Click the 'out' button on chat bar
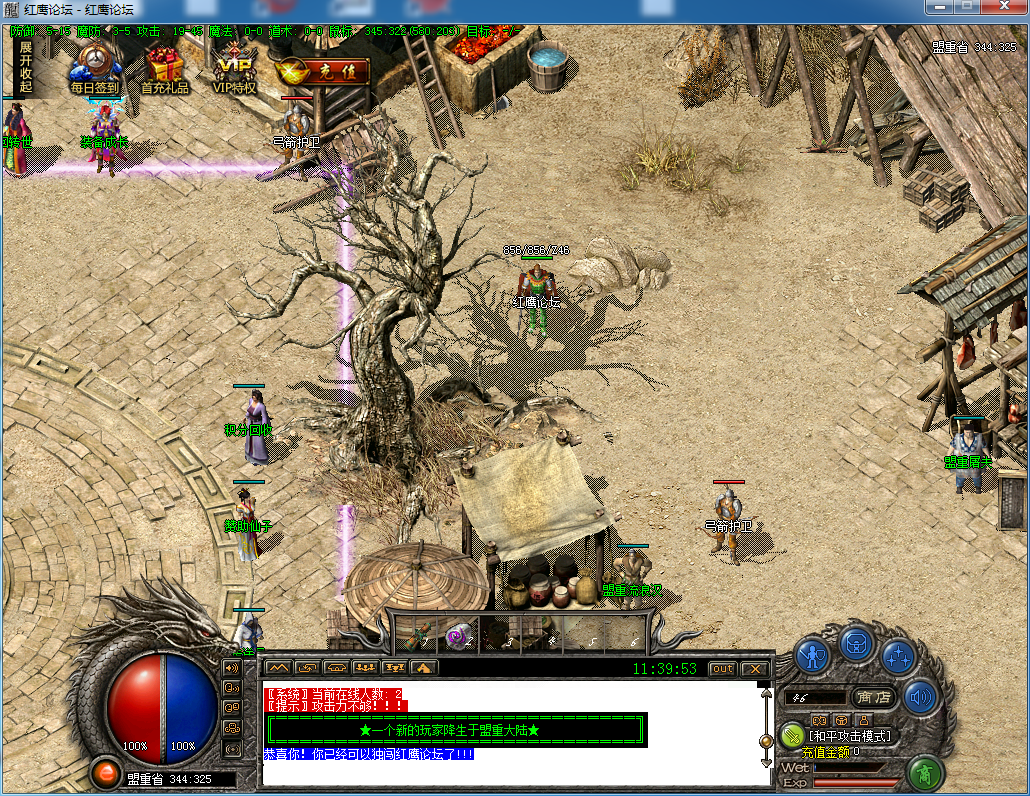The height and width of the screenshot is (796, 1030). point(721,668)
